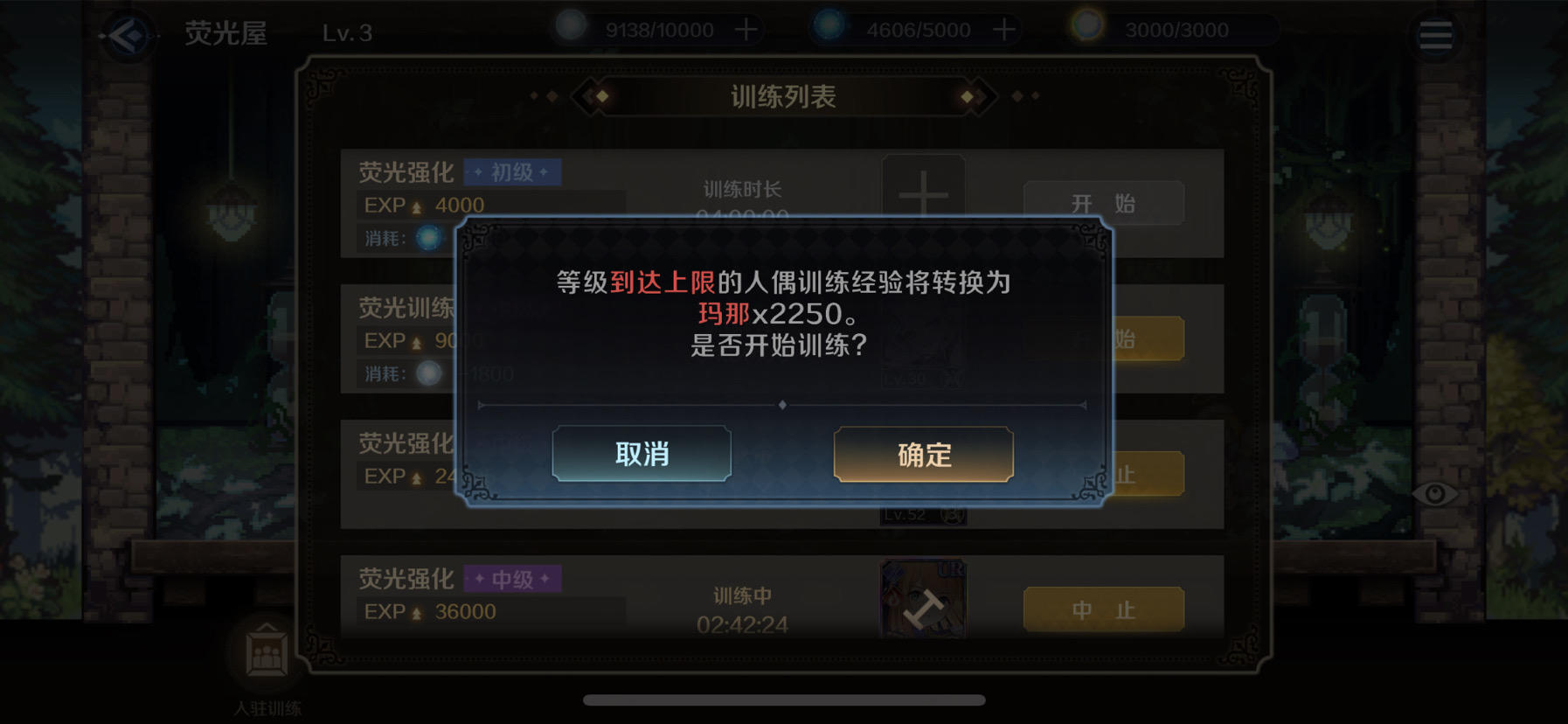Open the hamburger menu in top right corner
This screenshot has height=724, width=1568.
pyautogui.click(x=1436, y=33)
